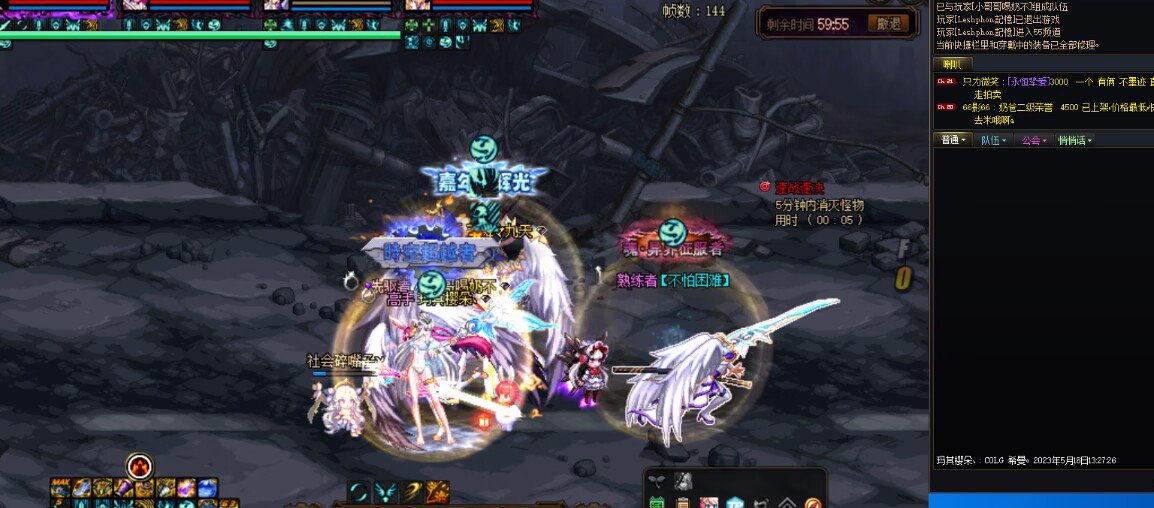The width and height of the screenshot is (1154, 508).
Task: Click the 撤退 retreat button
Action: click(886, 24)
